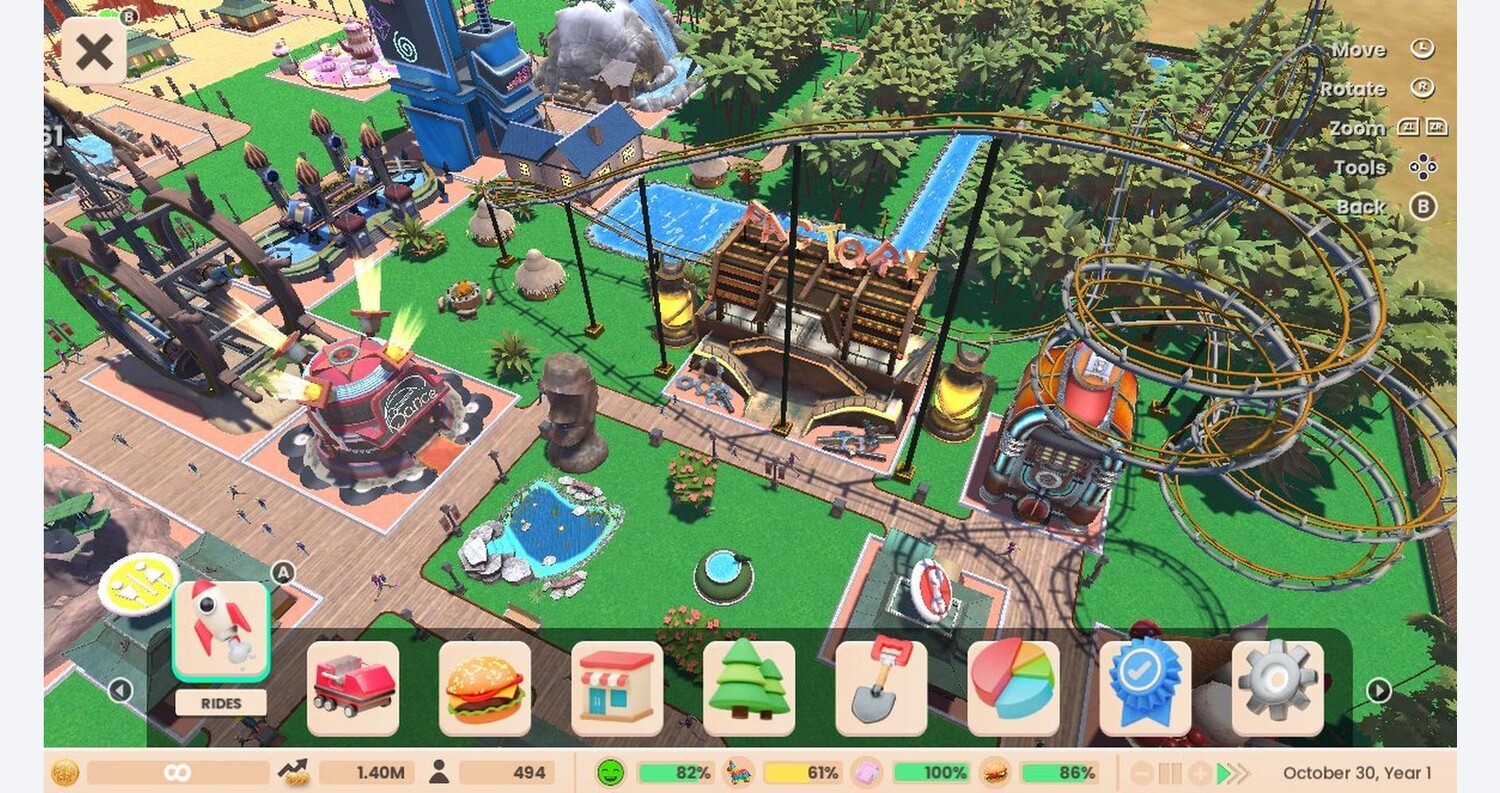Open the pie chart statistics panel
The image size is (1500, 793).
point(1012,688)
